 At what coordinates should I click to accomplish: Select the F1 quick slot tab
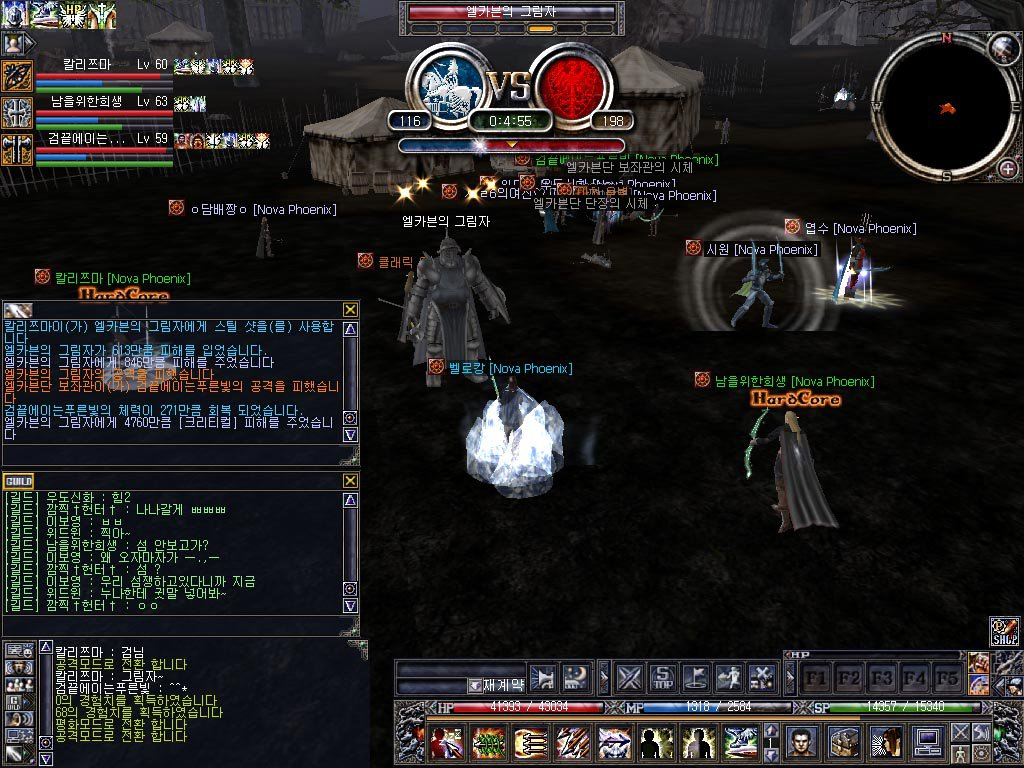point(817,677)
